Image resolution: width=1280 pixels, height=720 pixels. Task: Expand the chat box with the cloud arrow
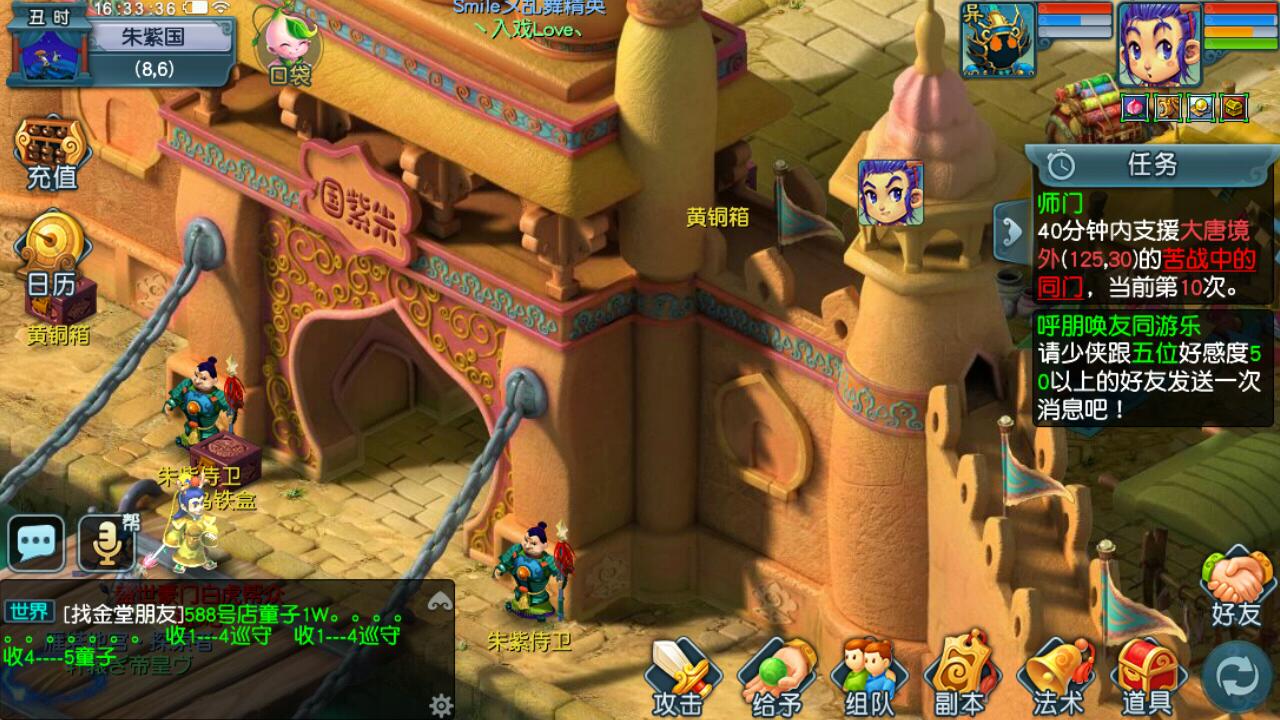[438, 600]
